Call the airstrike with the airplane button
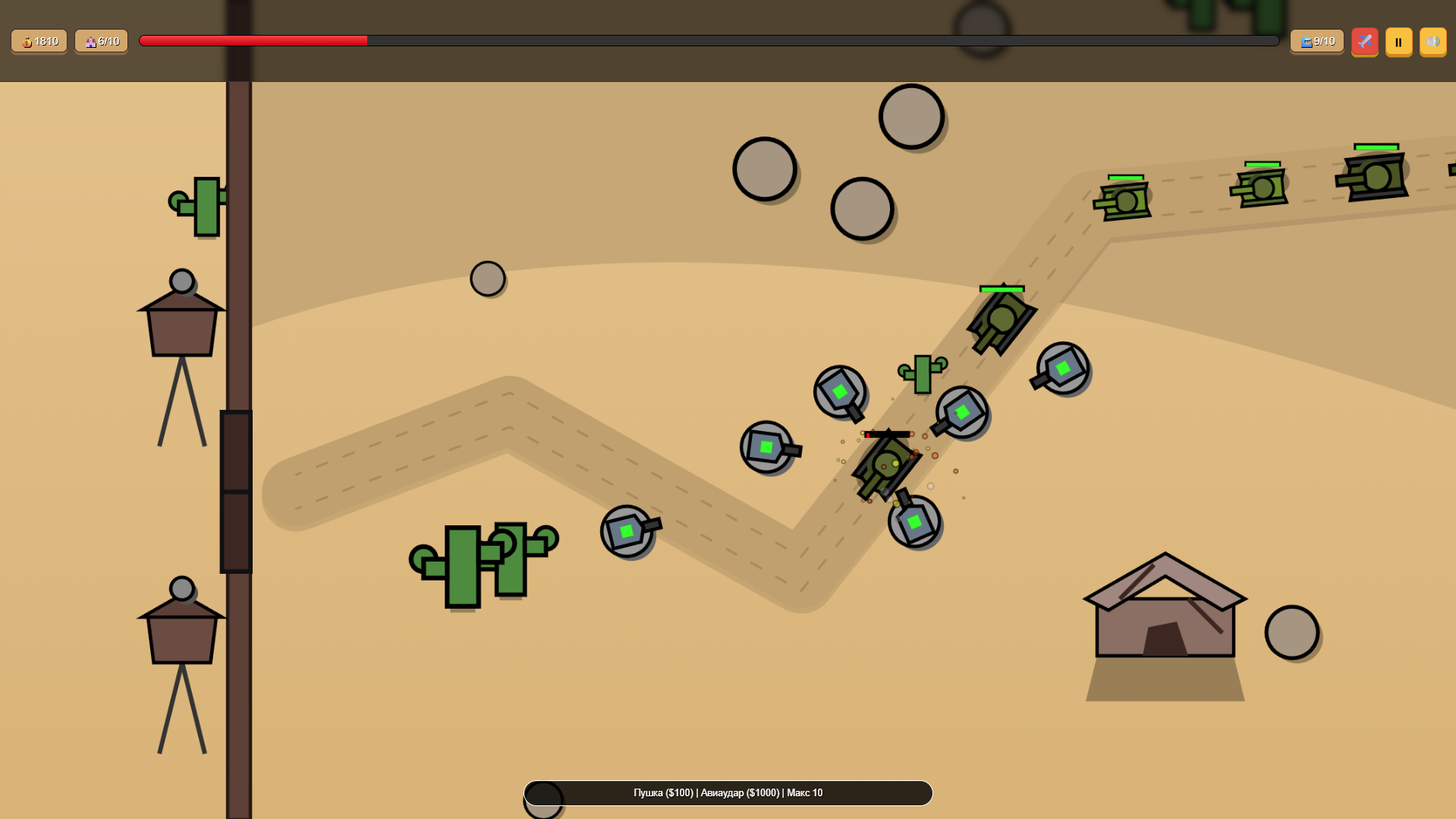 (1364, 42)
